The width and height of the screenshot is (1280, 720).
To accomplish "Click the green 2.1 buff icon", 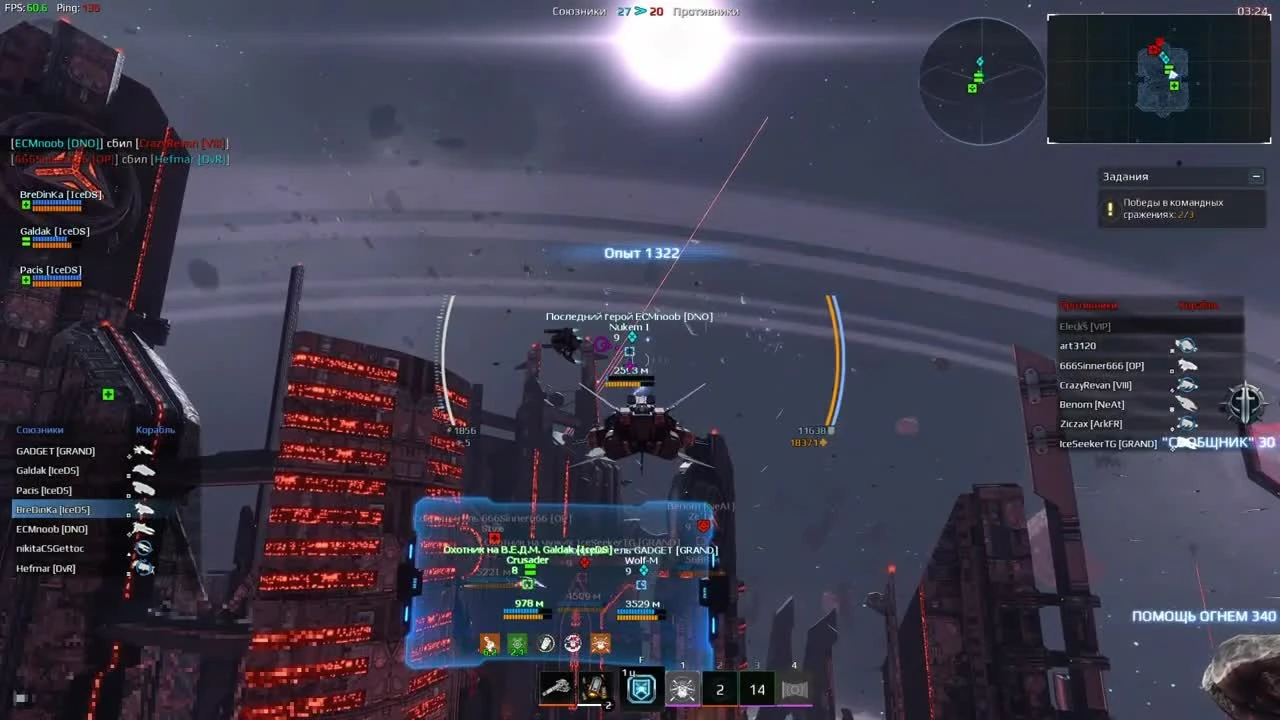I will (x=515, y=641).
